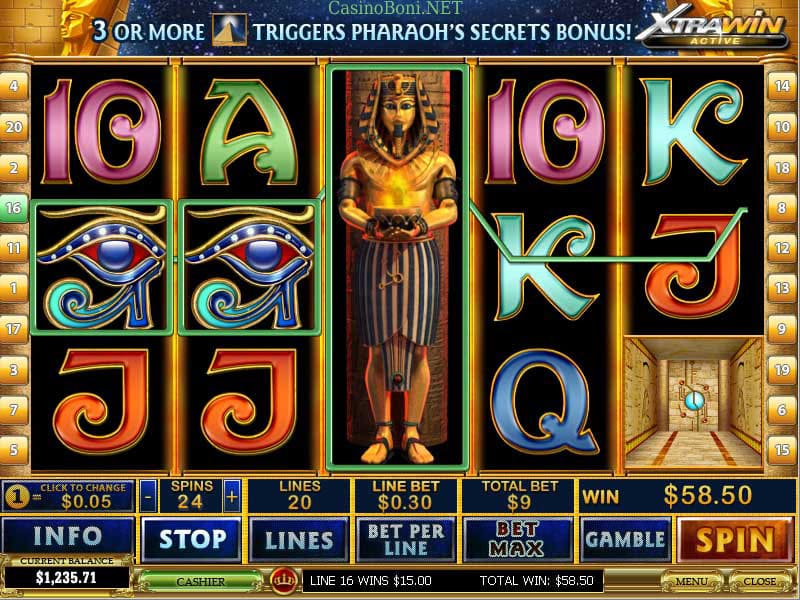Open the CASHIER
This screenshot has width=800, height=600.
tap(200, 580)
